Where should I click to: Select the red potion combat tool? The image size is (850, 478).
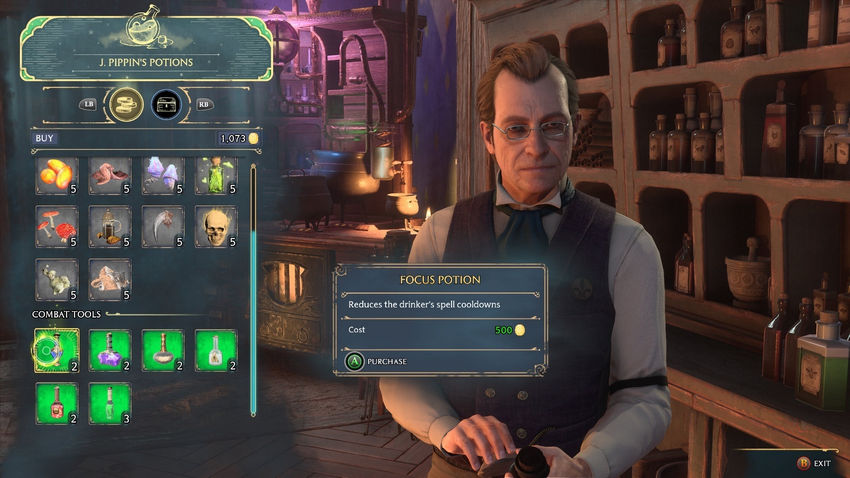click(57, 403)
